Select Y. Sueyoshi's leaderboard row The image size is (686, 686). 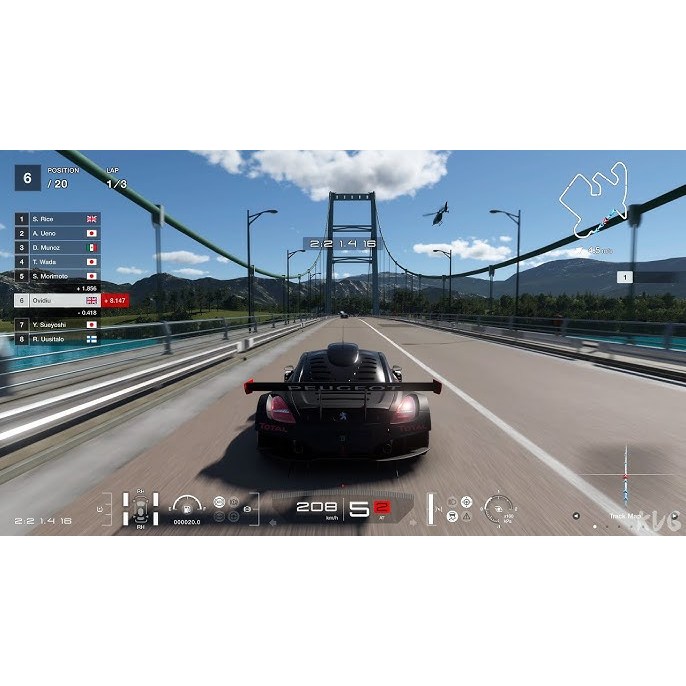point(57,325)
